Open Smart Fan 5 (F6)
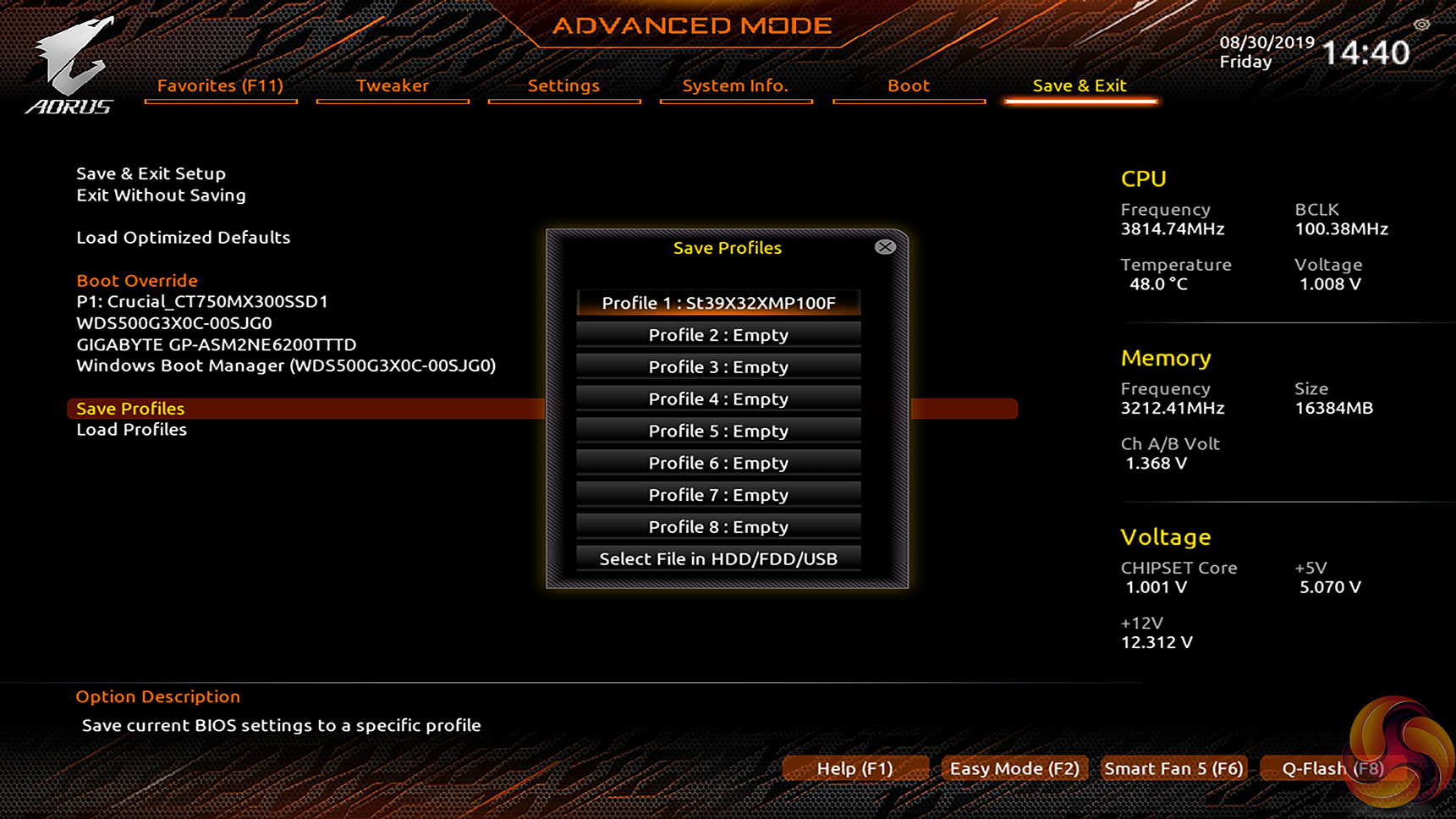 (1173, 768)
